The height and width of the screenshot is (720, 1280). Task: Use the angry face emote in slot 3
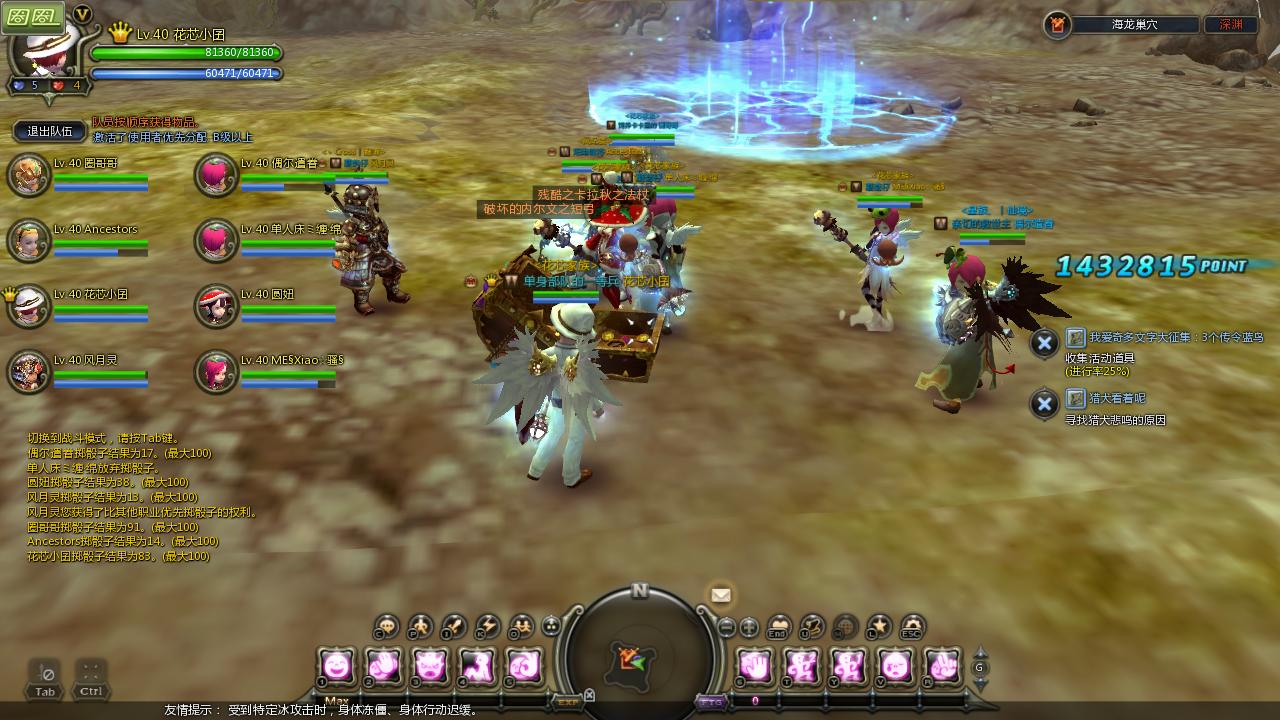pos(431,665)
